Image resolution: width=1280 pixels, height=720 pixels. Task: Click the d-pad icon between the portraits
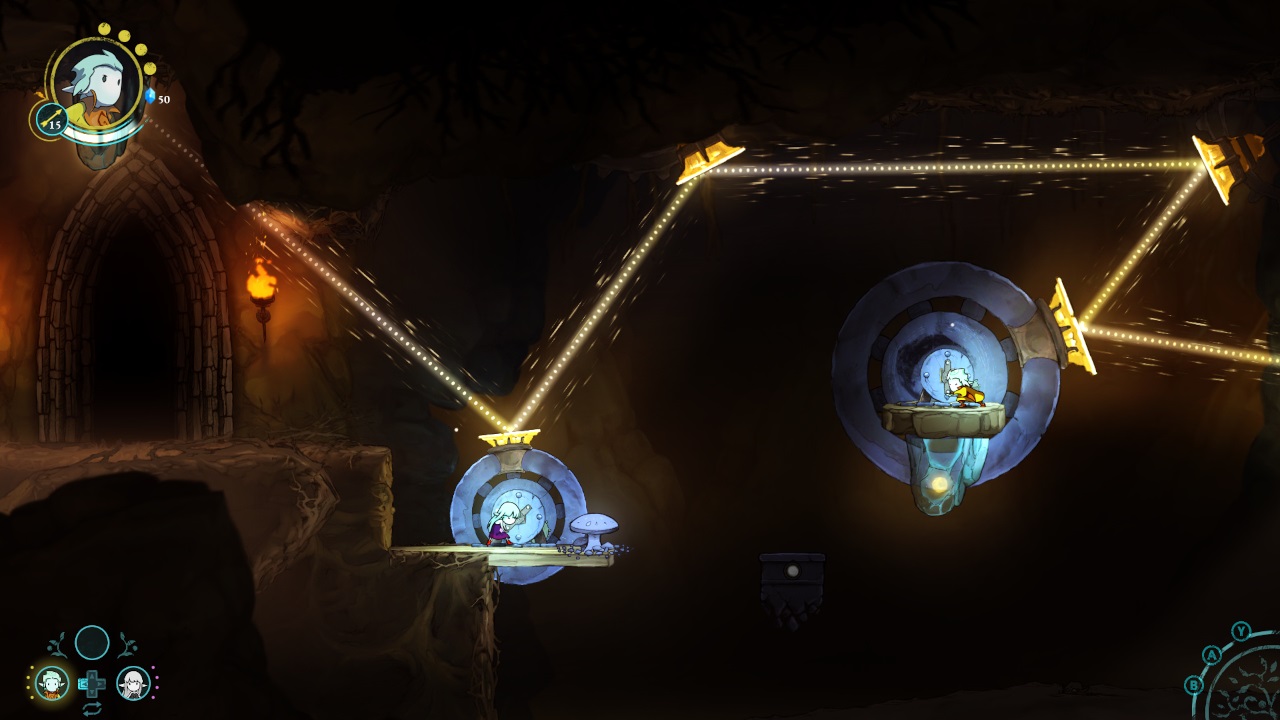click(93, 683)
